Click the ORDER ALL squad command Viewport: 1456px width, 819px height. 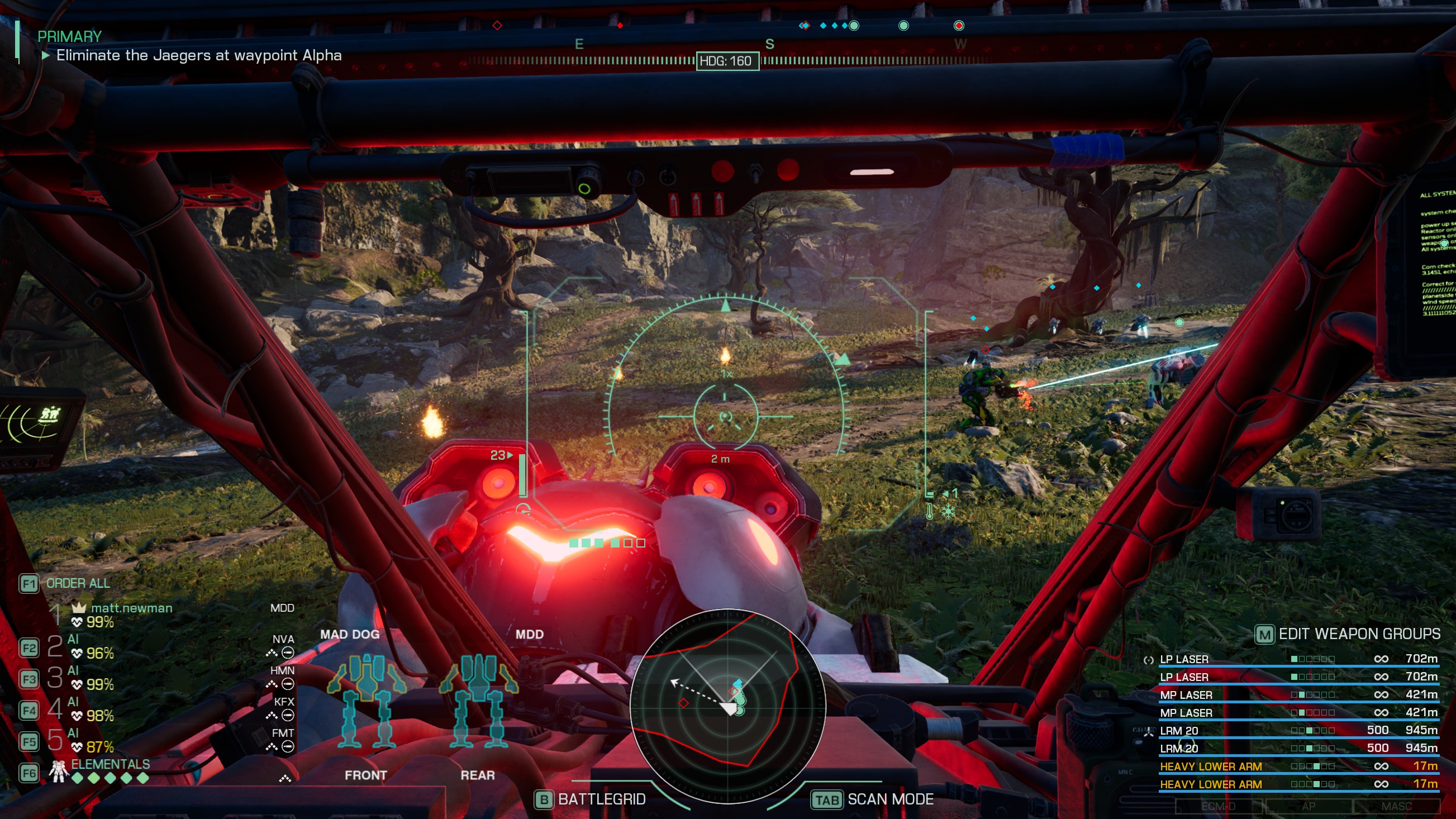pos(78,583)
